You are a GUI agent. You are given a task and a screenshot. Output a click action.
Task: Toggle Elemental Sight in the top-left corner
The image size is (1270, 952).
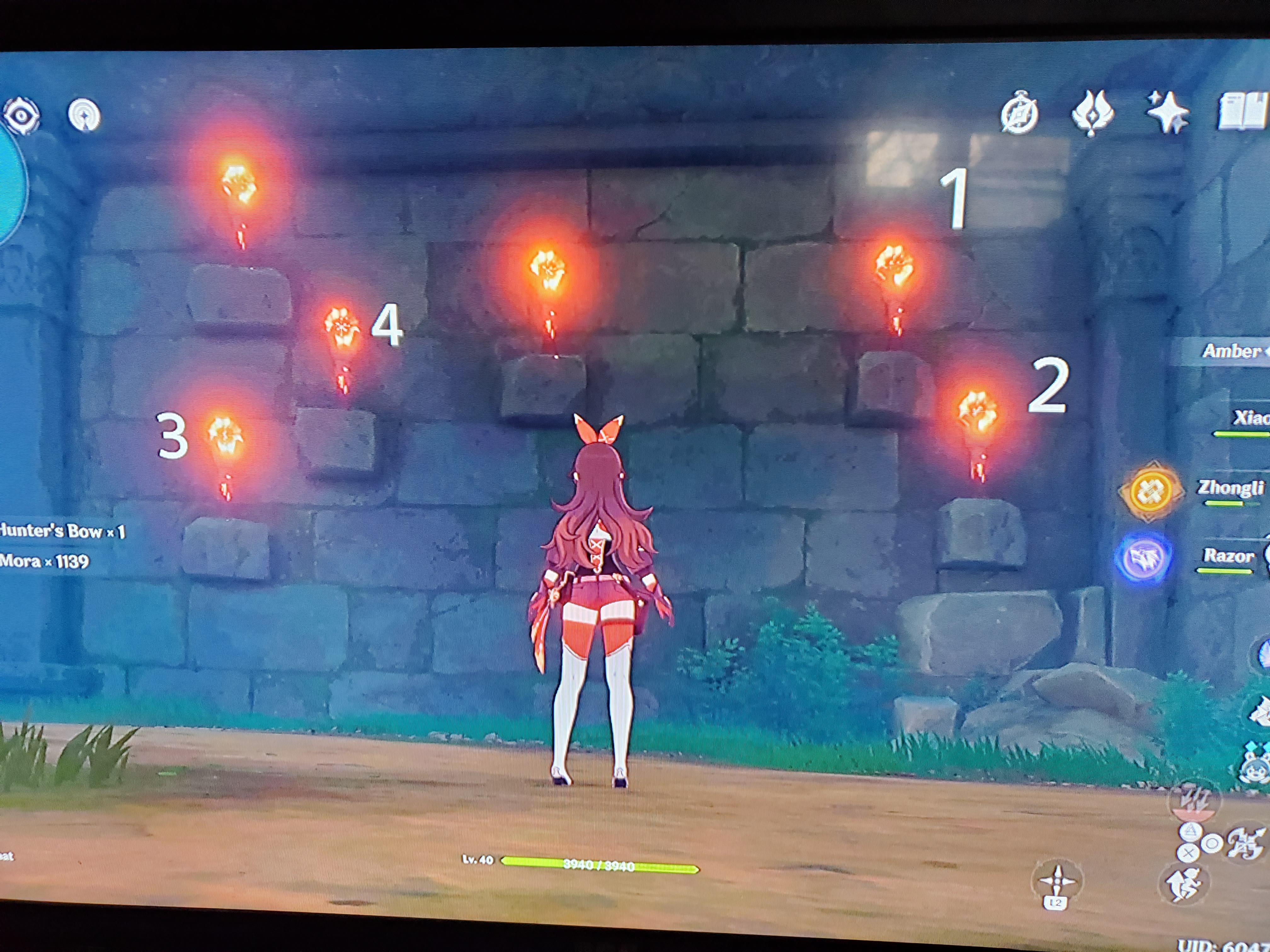tap(22, 115)
